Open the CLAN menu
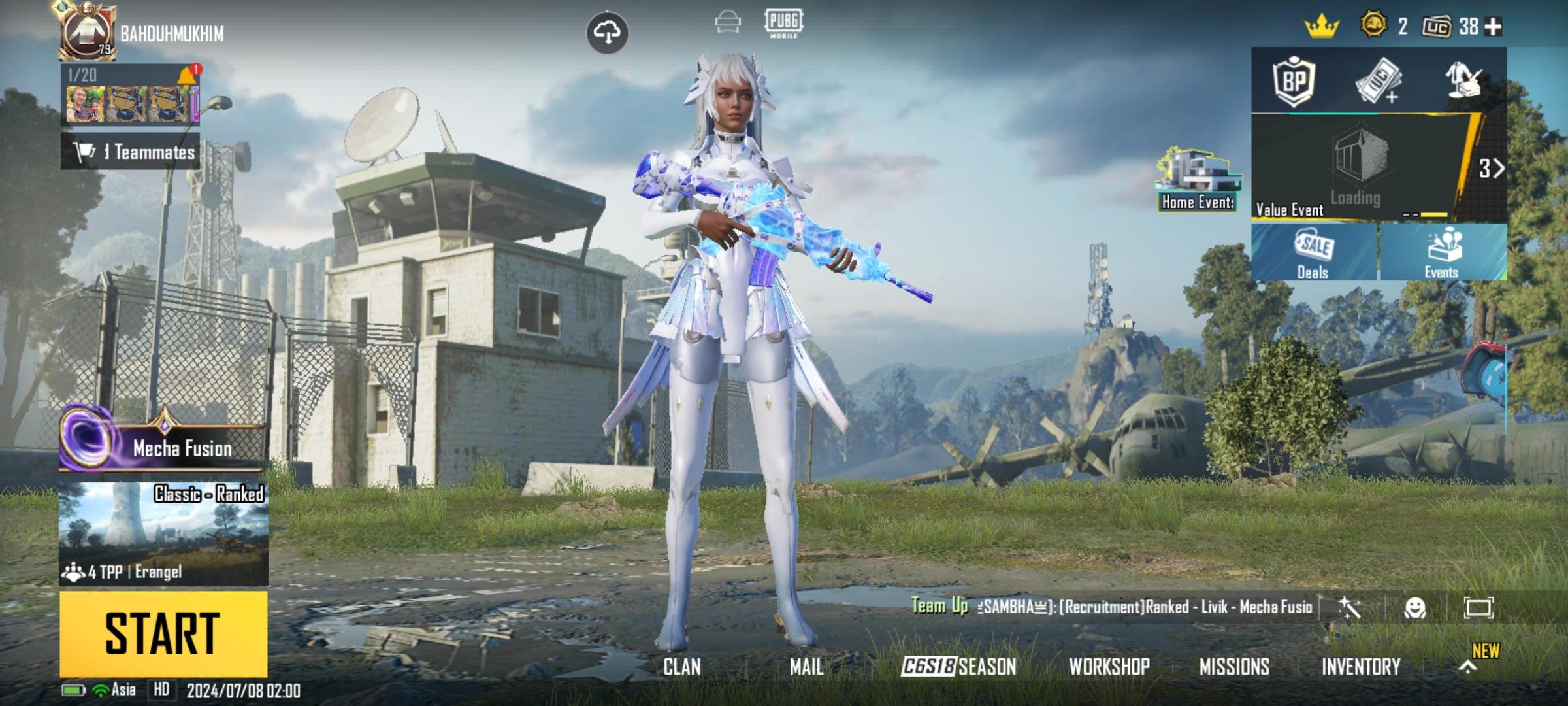 (x=682, y=667)
